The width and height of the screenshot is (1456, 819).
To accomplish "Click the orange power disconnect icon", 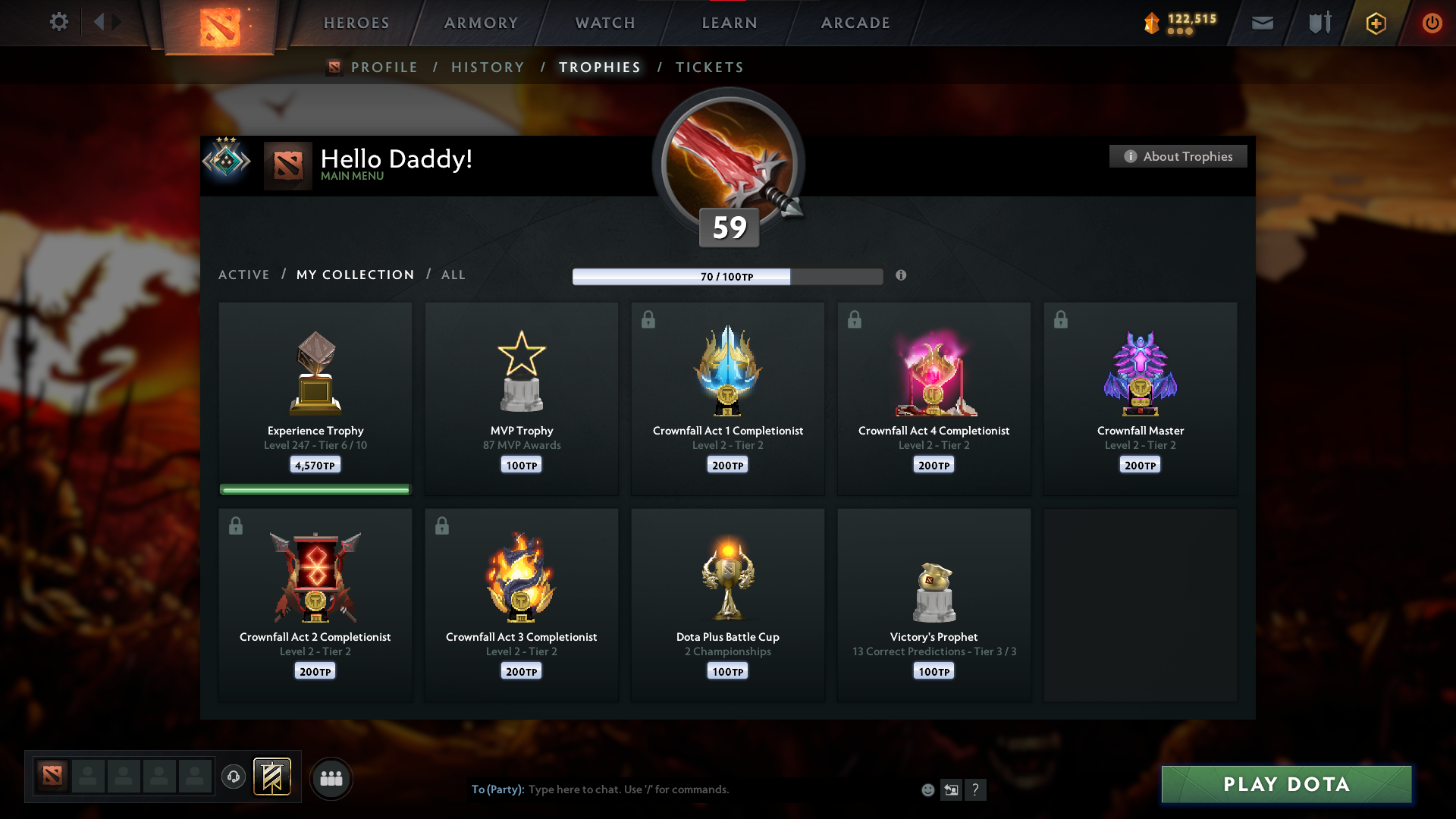I will pos(1432,23).
